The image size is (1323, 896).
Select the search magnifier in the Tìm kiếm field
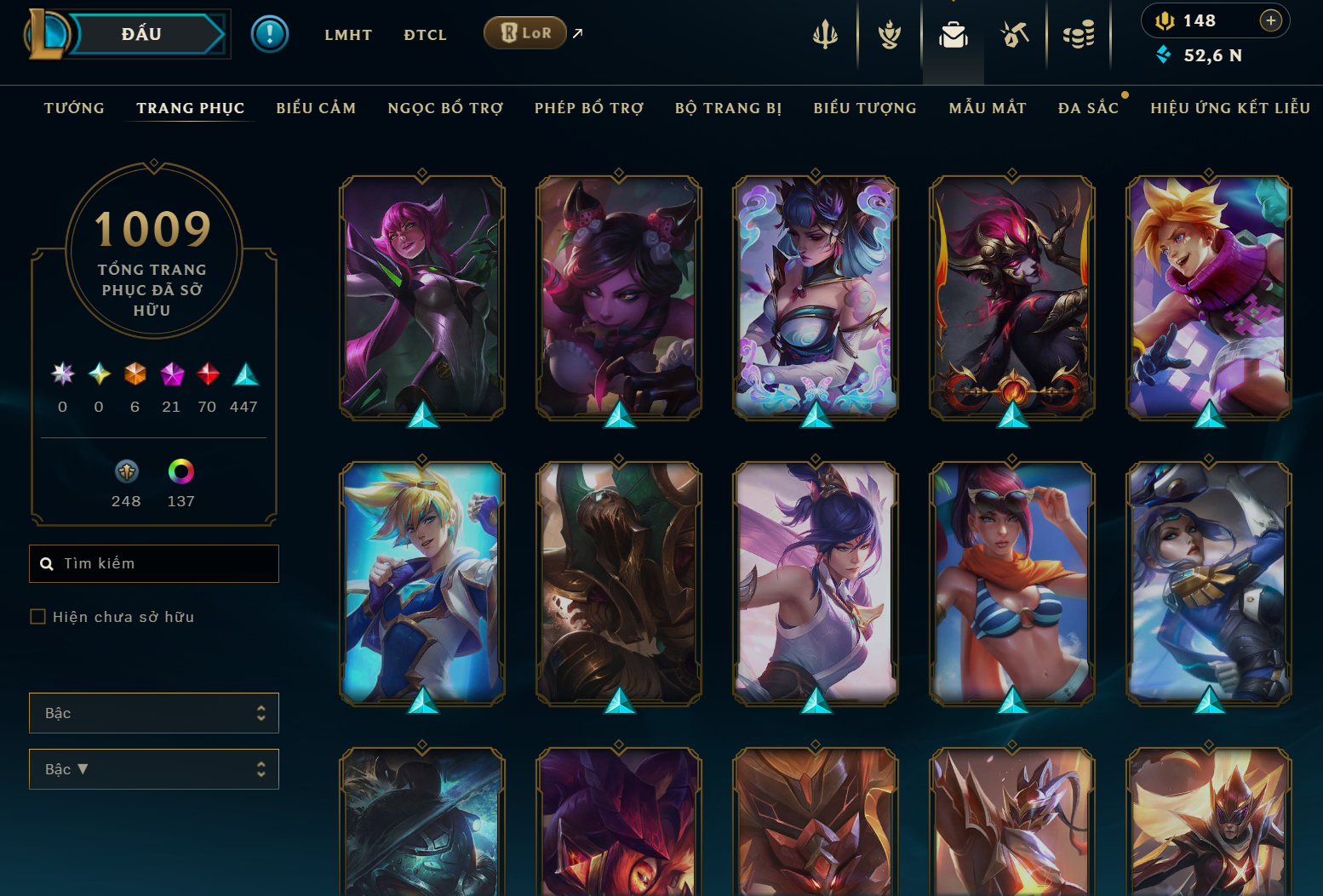(x=47, y=563)
